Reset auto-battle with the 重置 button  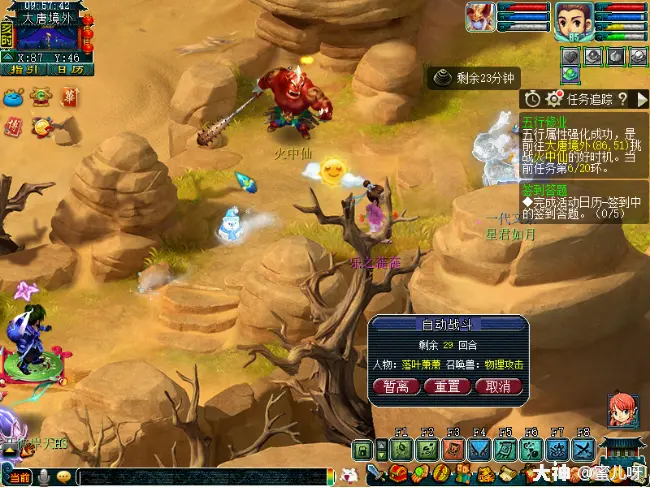point(447,386)
